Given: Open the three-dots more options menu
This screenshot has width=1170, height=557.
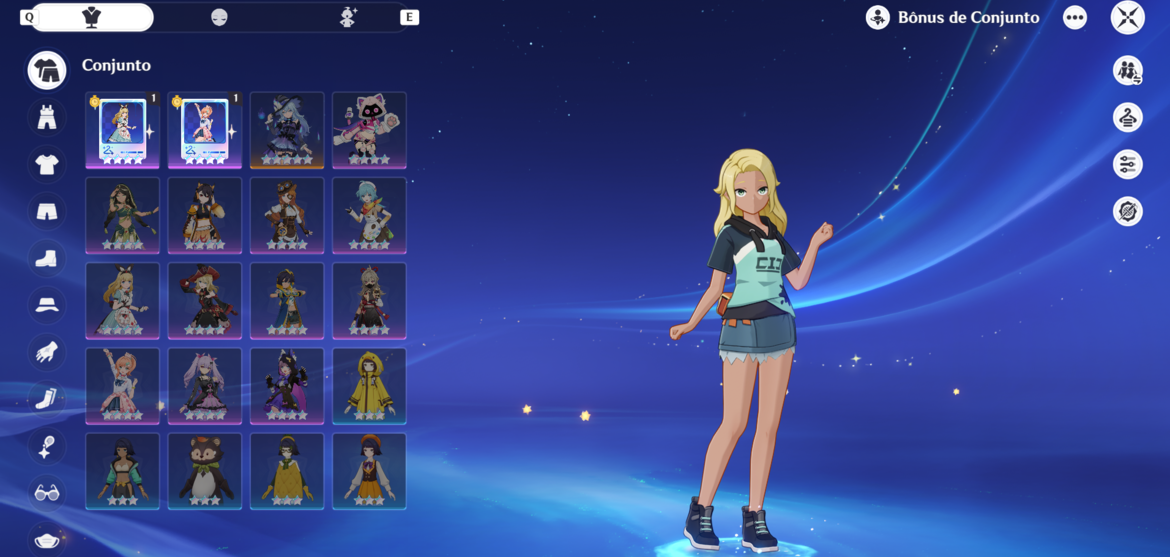Looking at the screenshot, I should coord(1075,18).
